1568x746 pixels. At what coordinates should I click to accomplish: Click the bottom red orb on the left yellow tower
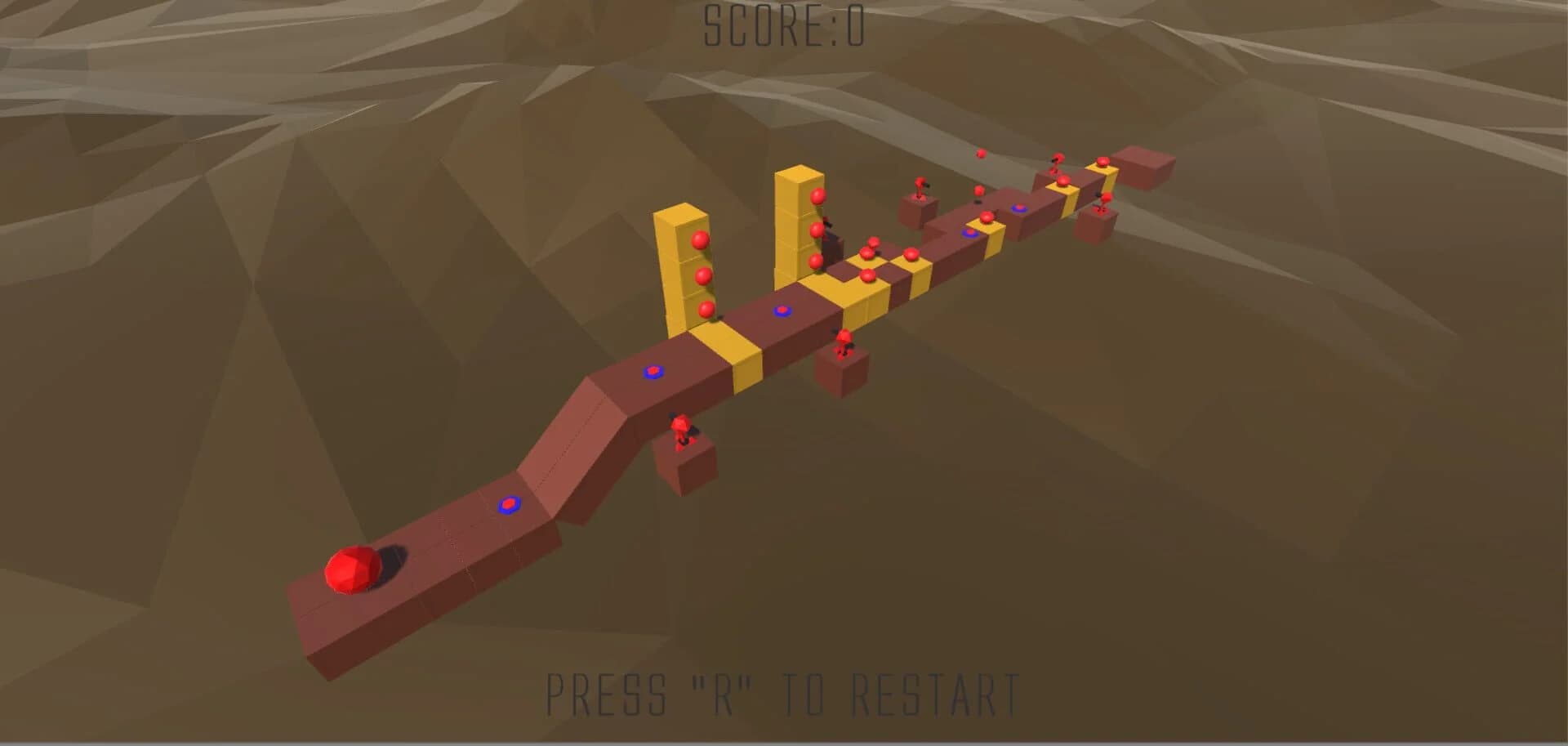pyautogui.click(x=706, y=310)
